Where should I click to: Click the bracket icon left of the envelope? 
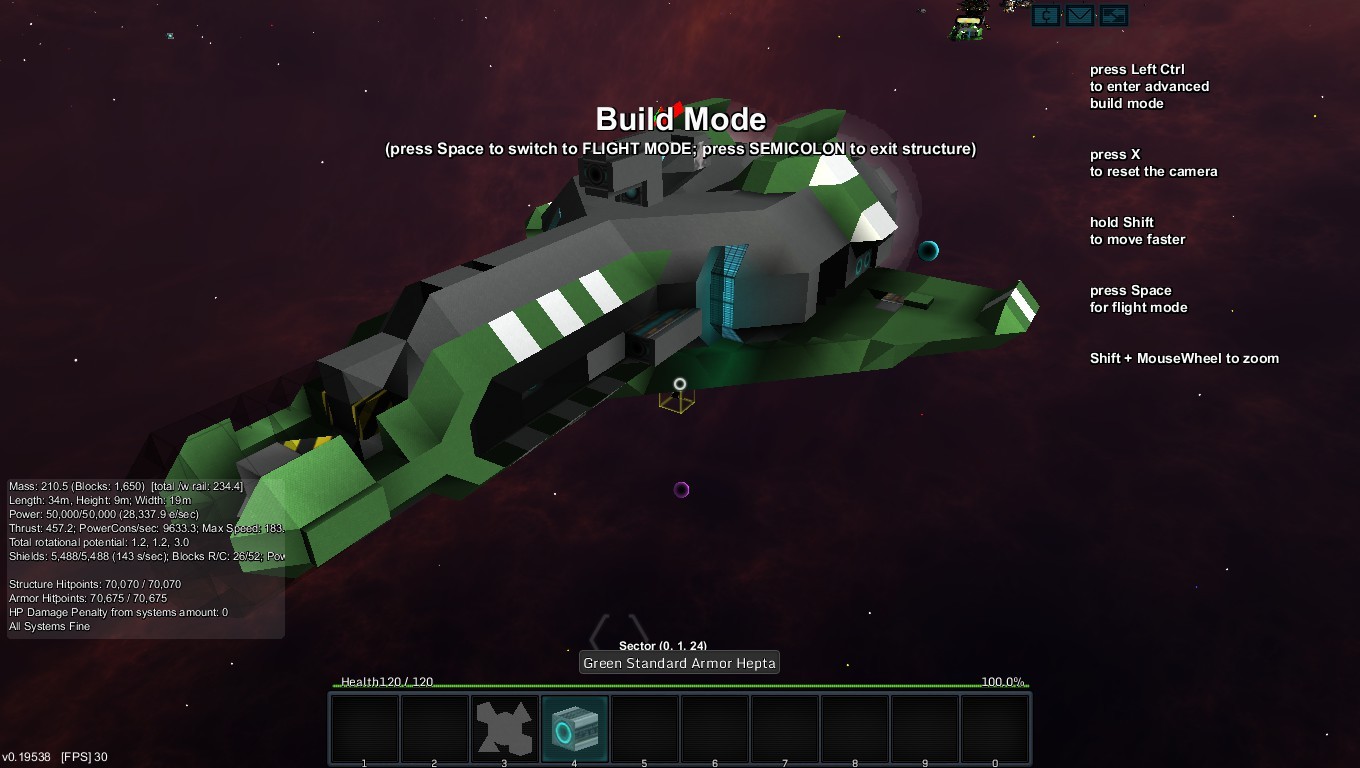tap(1046, 15)
